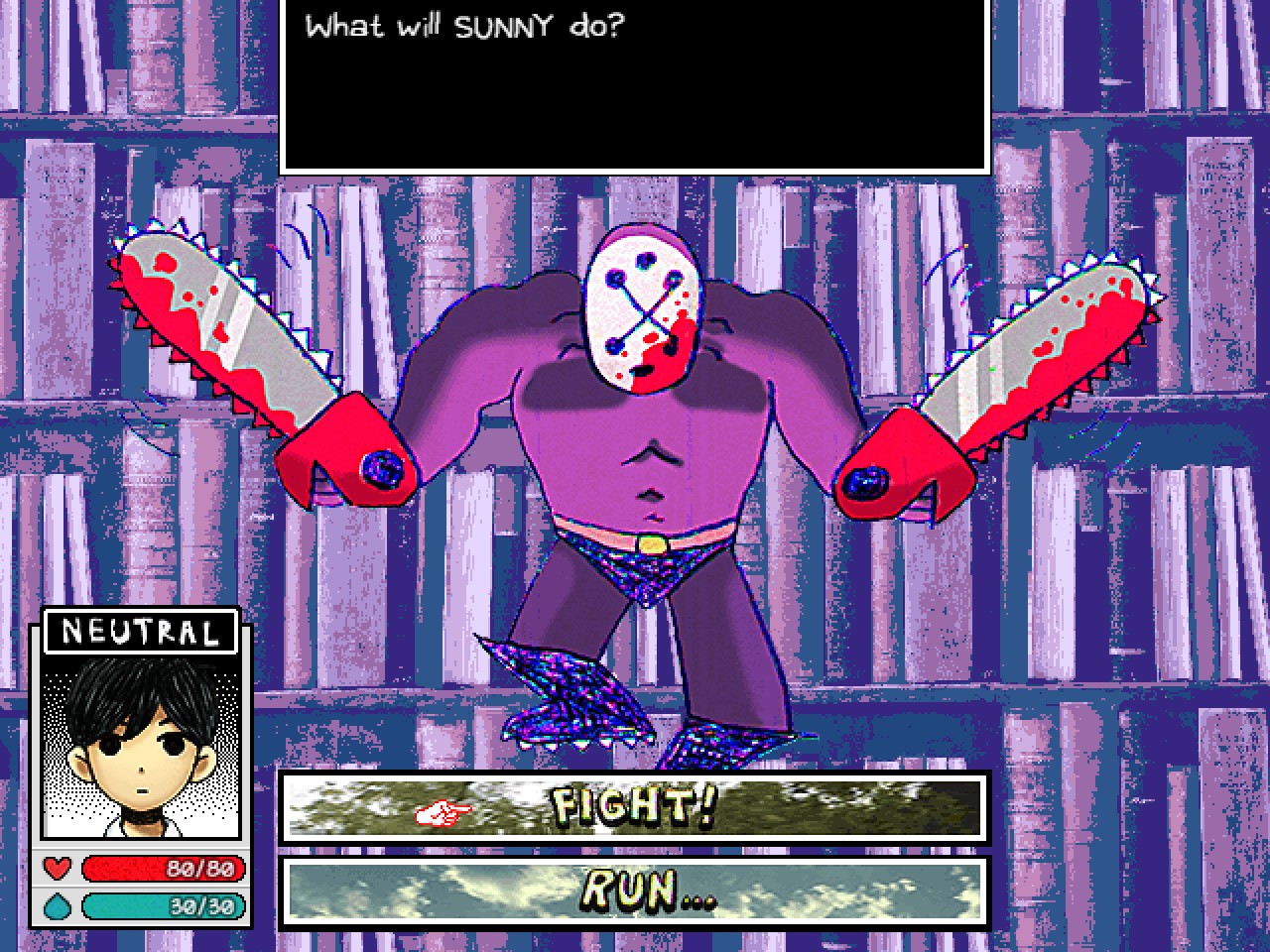Image resolution: width=1270 pixels, height=952 pixels.
Task: Click the enemy's sparkly blue shorts
Action: [x=645, y=570]
